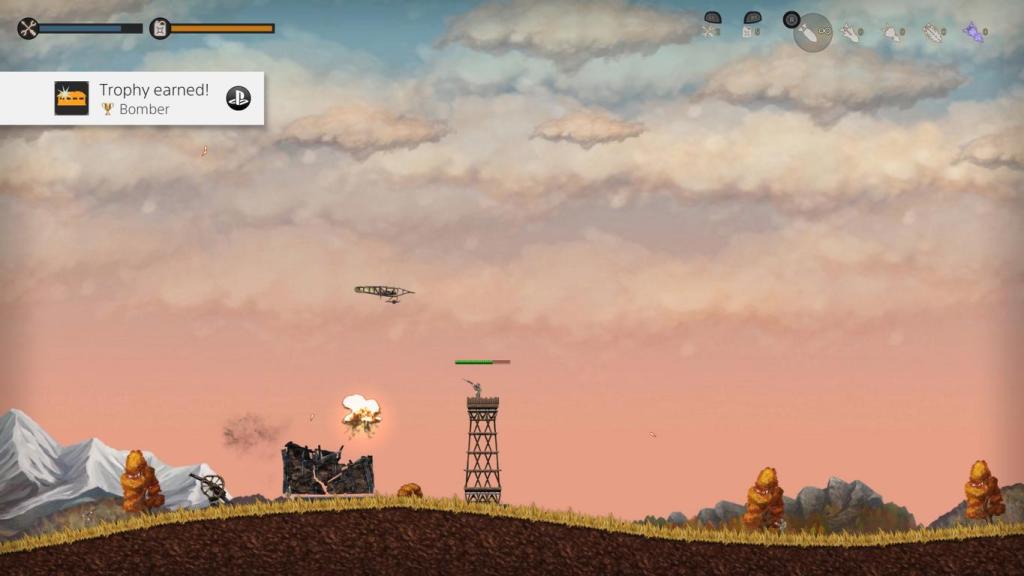1024x576 pixels.
Task: Switch to the white missile weapon
Action: click(x=851, y=33)
